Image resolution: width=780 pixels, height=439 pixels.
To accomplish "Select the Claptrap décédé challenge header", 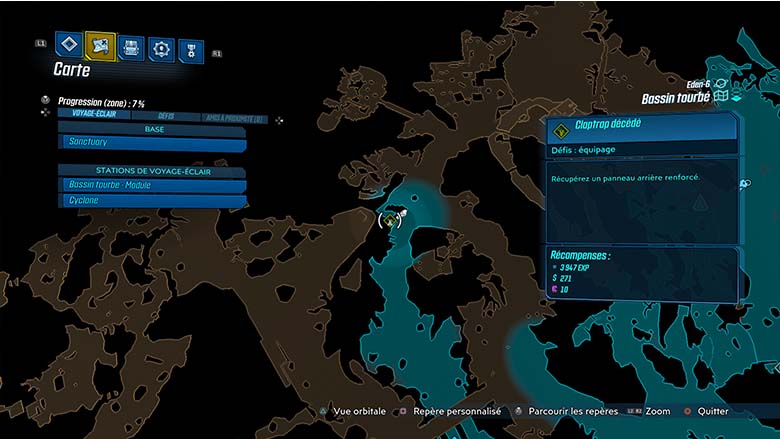I will pyautogui.click(x=641, y=128).
